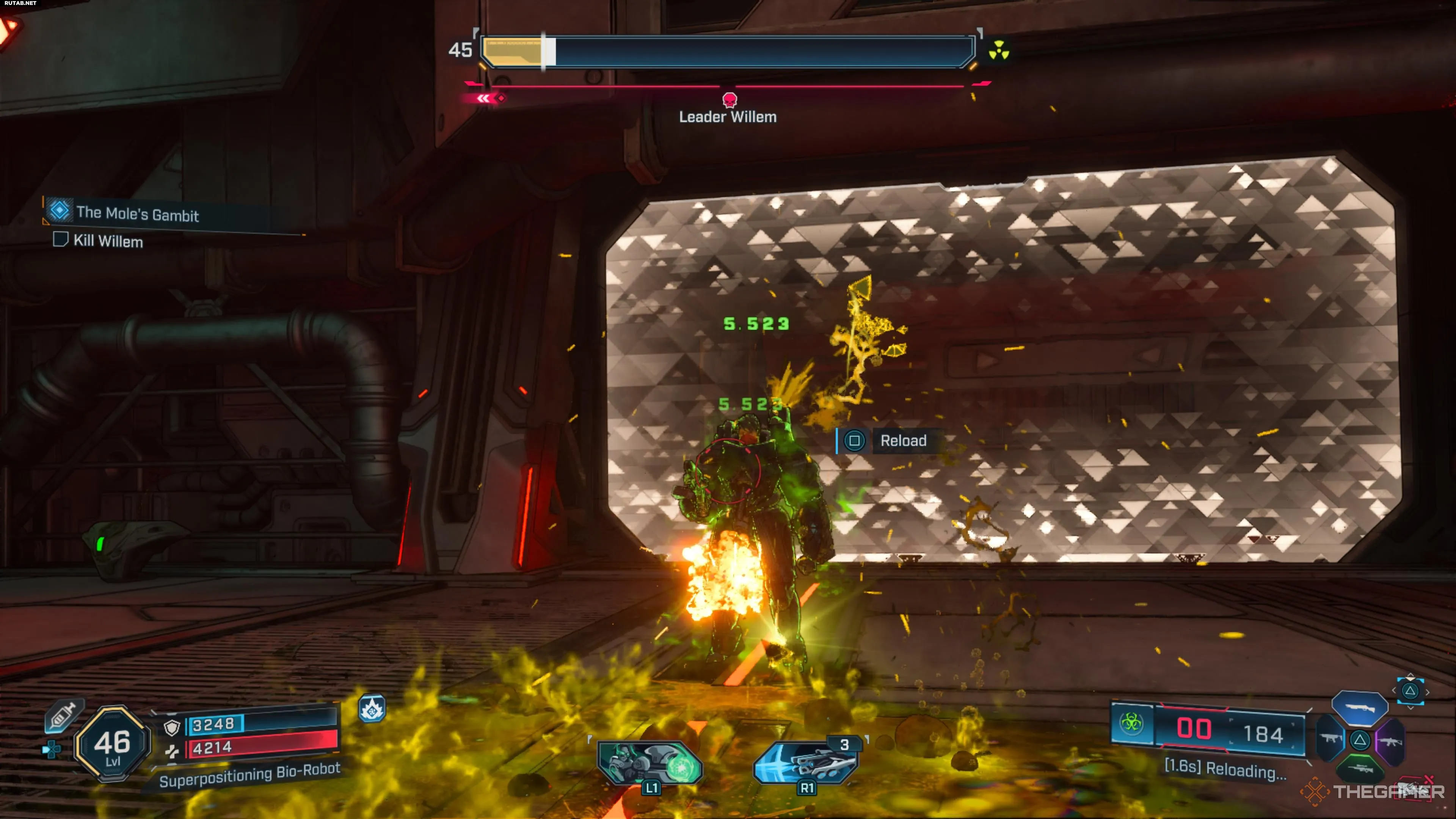The height and width of the screenshot is (819, 1456).
Task: Activate the robot action skill icon
Action: [651, 763]
